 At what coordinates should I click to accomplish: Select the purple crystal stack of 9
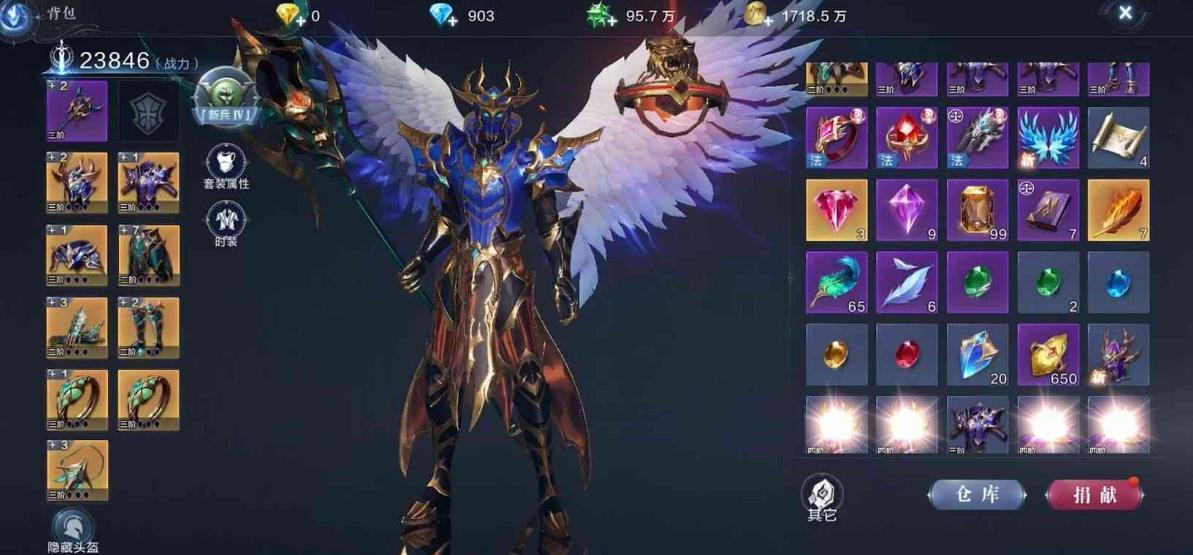click(x=906, y=210)
